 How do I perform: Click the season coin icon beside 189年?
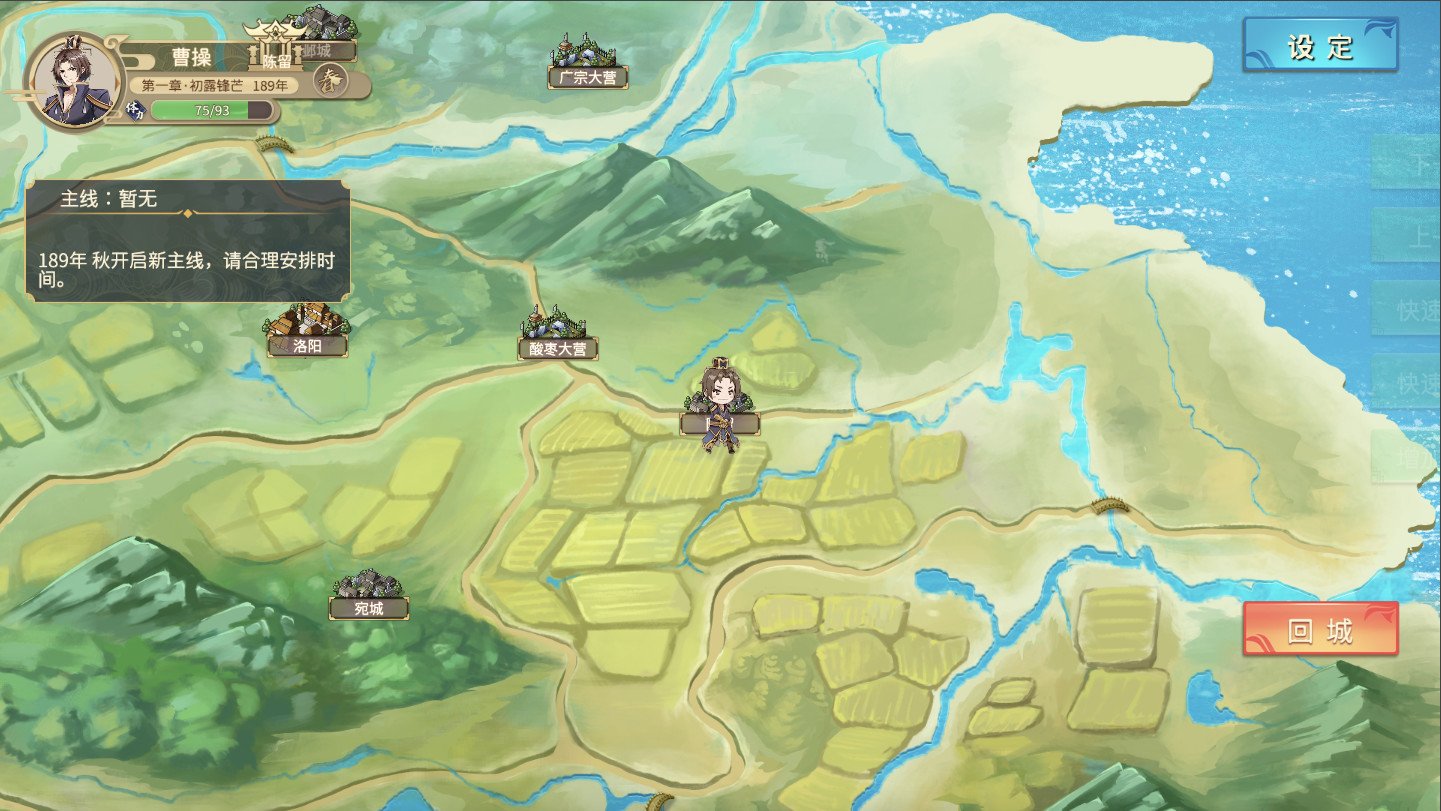pos(331,82)
